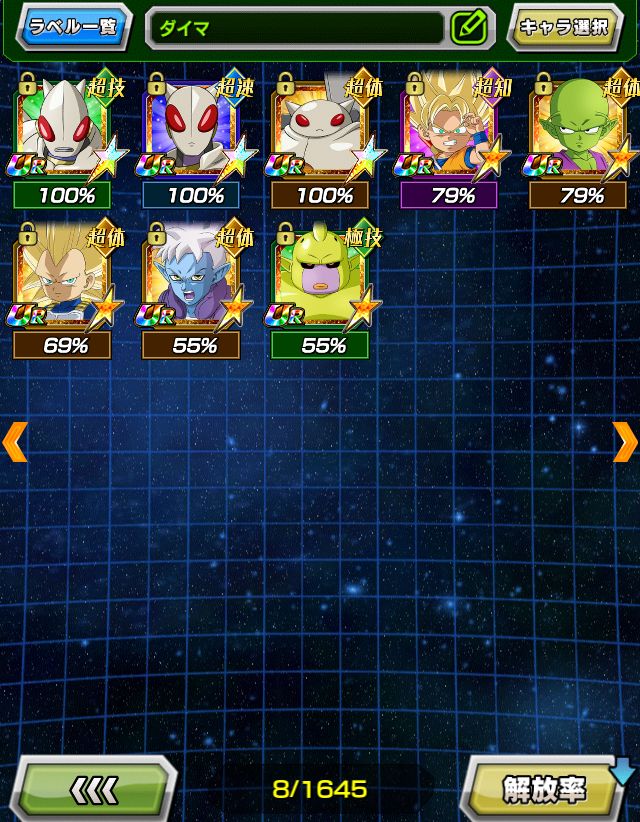The height and width of the screenshot is (822, 640).
Task: Select the white egg-headed character card
Action: coord(67,130)
